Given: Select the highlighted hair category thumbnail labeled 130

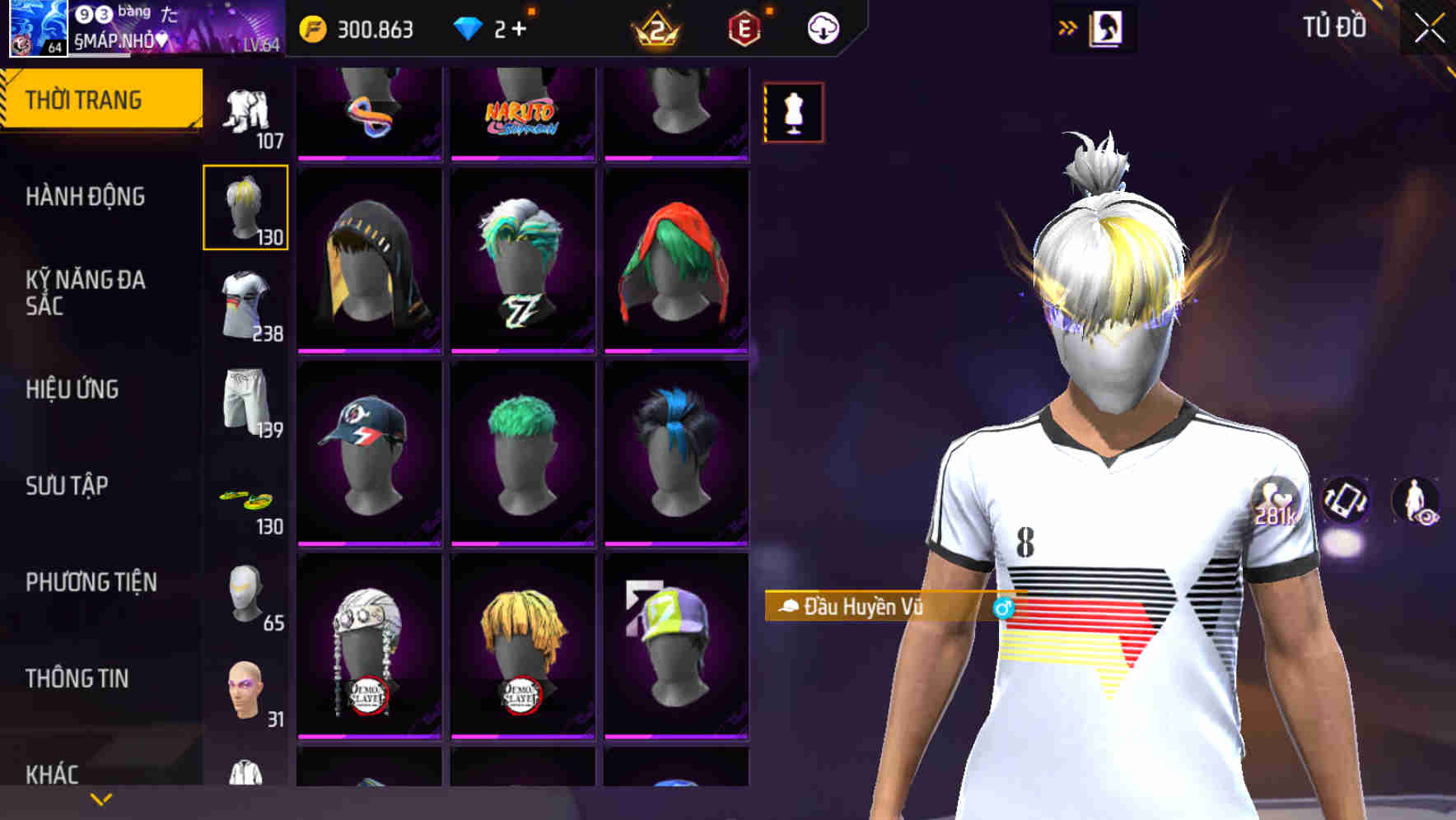Looking at the screenshot, I should [246, 207].
